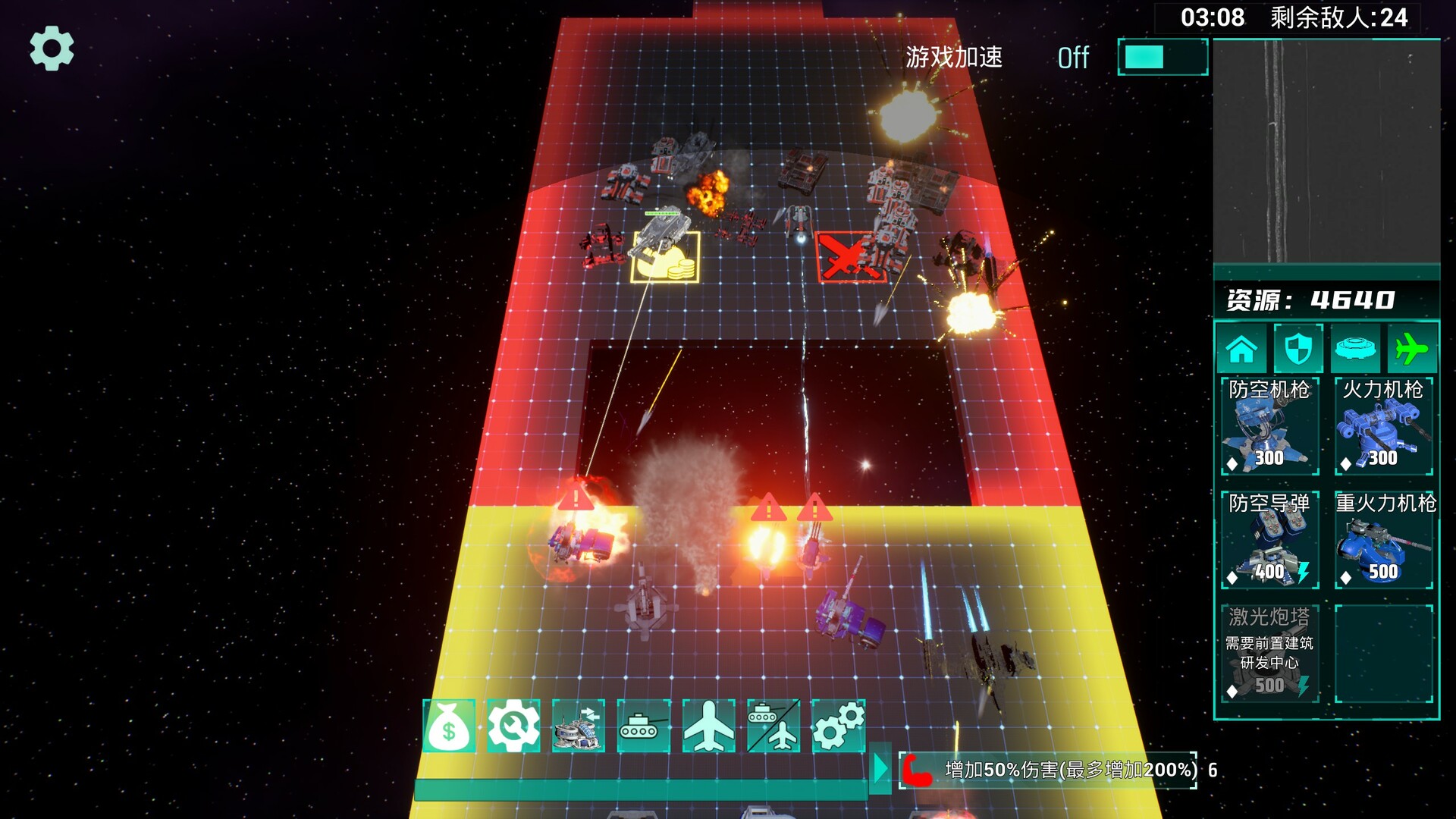Open the ground unit tab
This screenshot has height=819, width=1456.
coord(1355,349)
